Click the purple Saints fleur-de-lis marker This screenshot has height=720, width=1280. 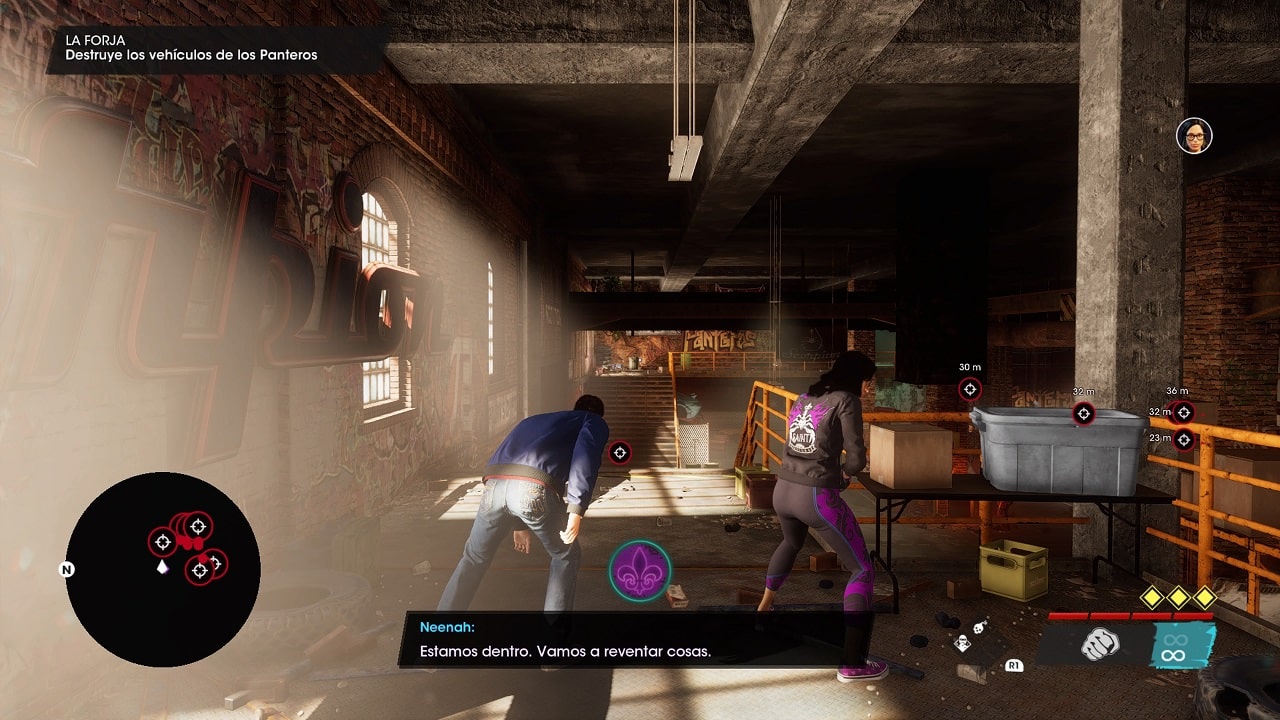(x=641, y=572)
